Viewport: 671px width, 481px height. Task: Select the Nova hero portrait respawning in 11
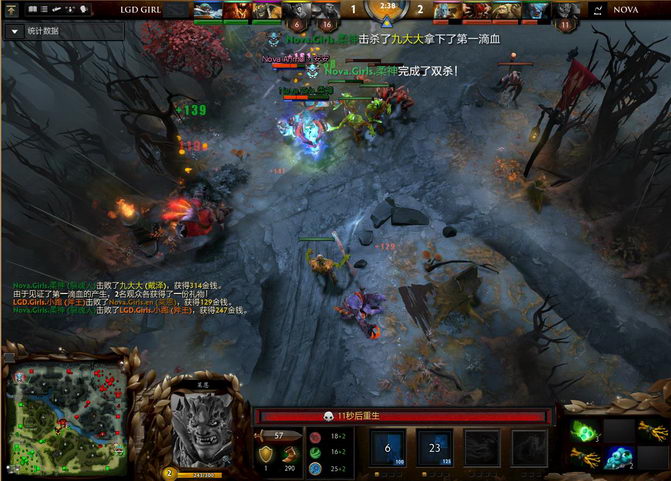568,11
